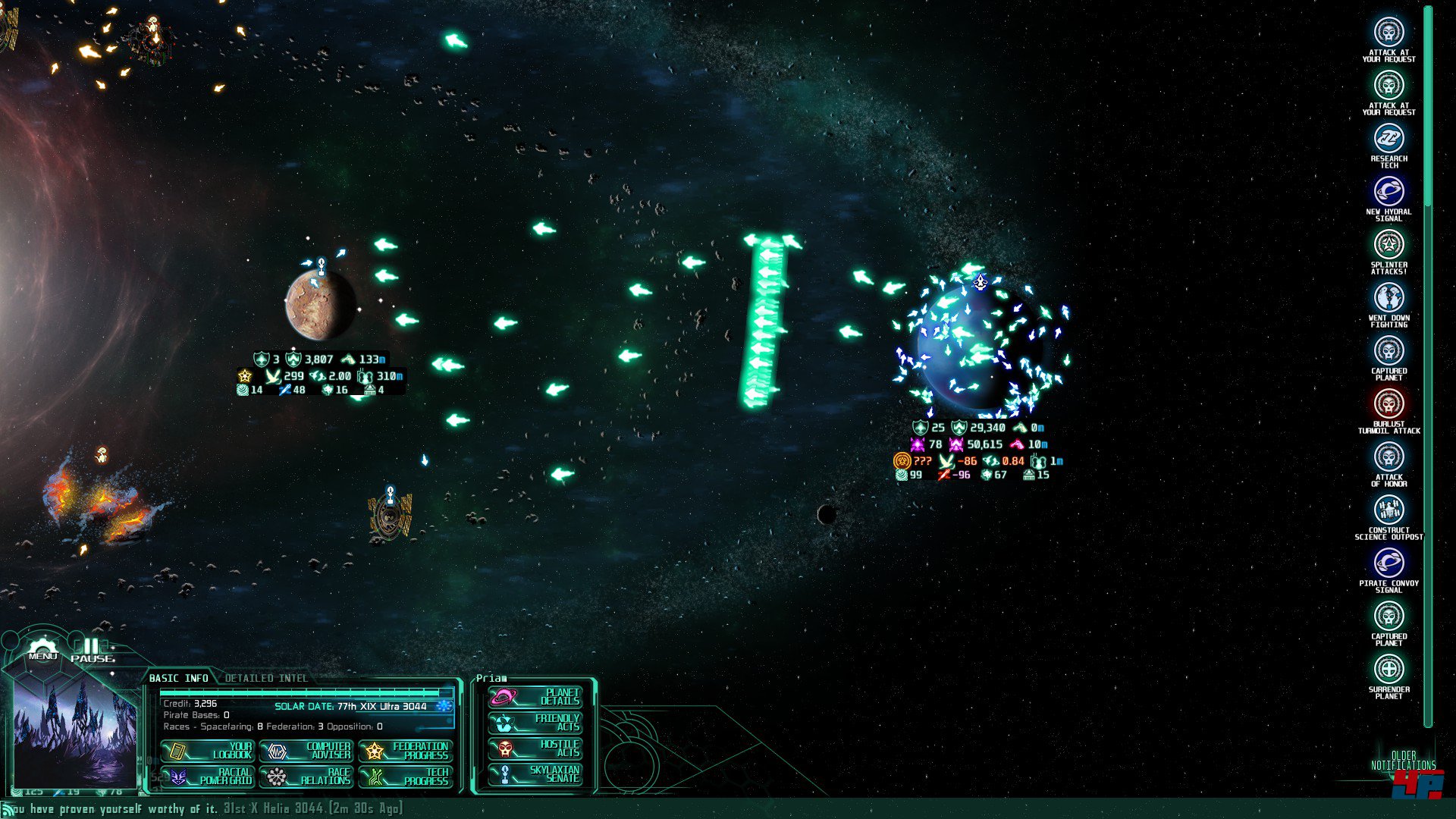This screenshot has width=1456, height=819.
Task: Choose Hostile Acts
Action: [x=535, y=748]
